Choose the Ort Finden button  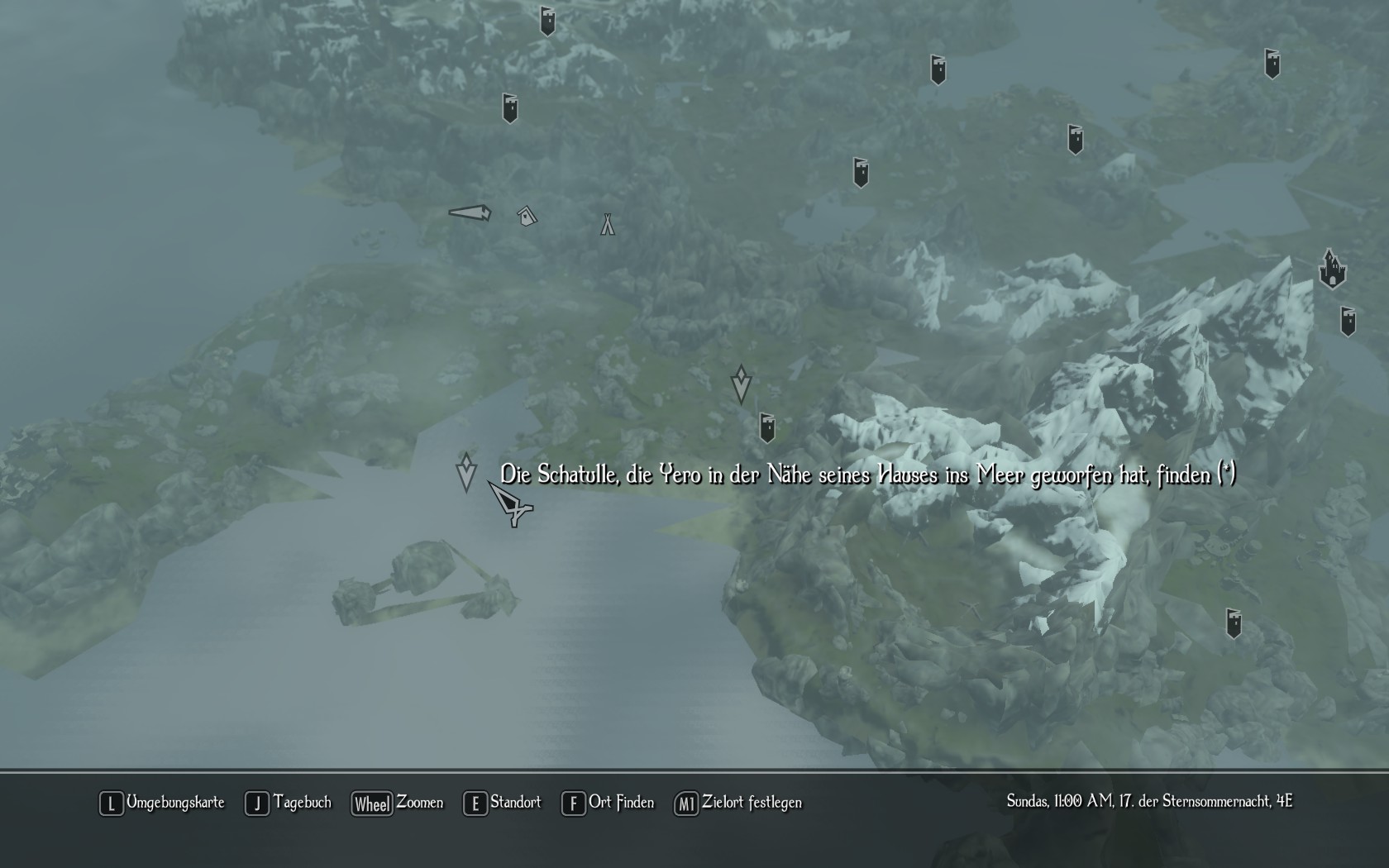tap(608, 803)
